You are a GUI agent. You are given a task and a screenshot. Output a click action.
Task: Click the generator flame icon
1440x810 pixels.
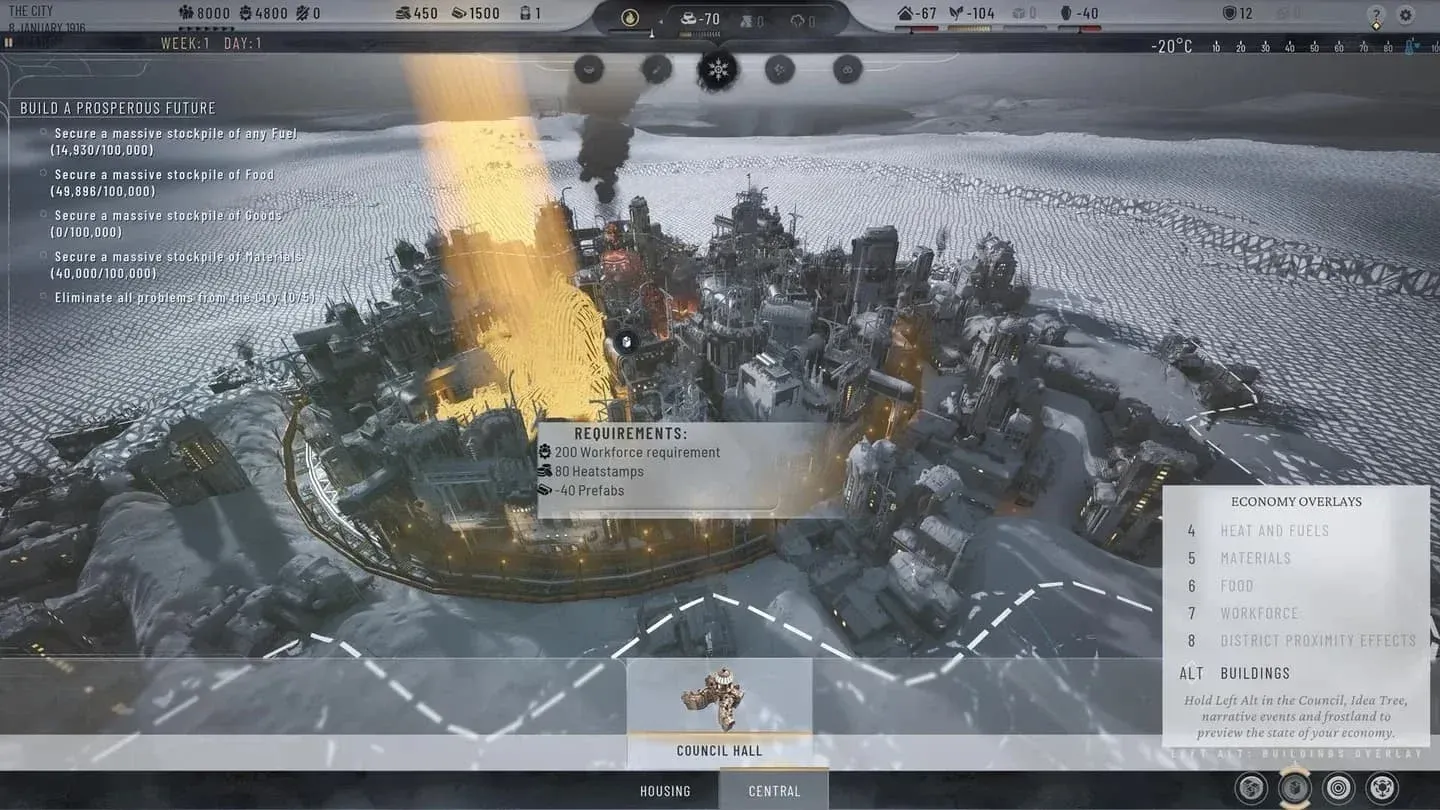[x=629, y=17]
